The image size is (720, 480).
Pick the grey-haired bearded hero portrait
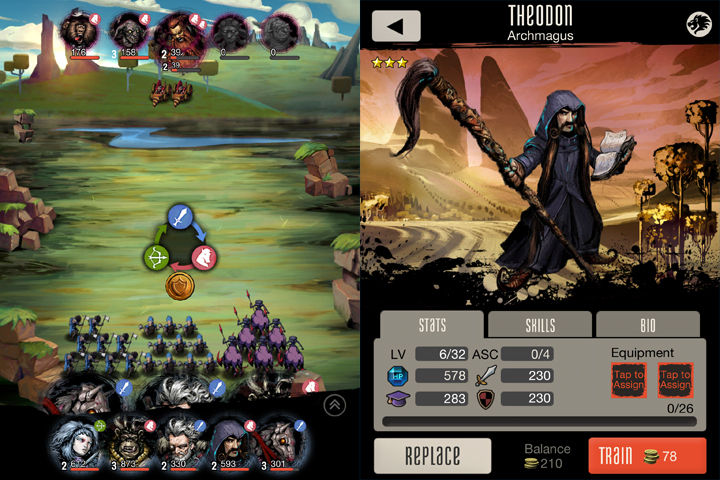(180, 438)
